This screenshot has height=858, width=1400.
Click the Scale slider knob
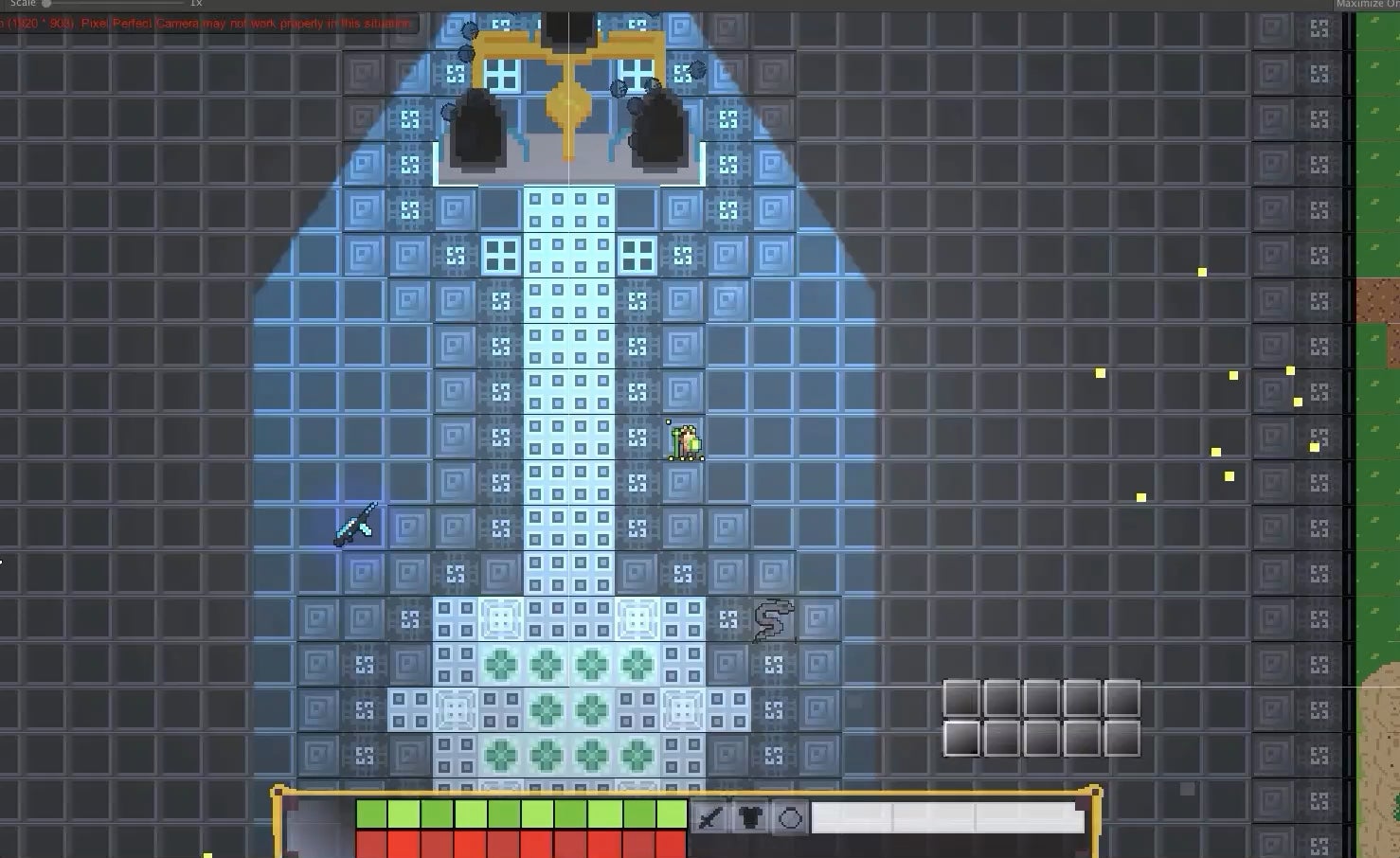point(45,3)
